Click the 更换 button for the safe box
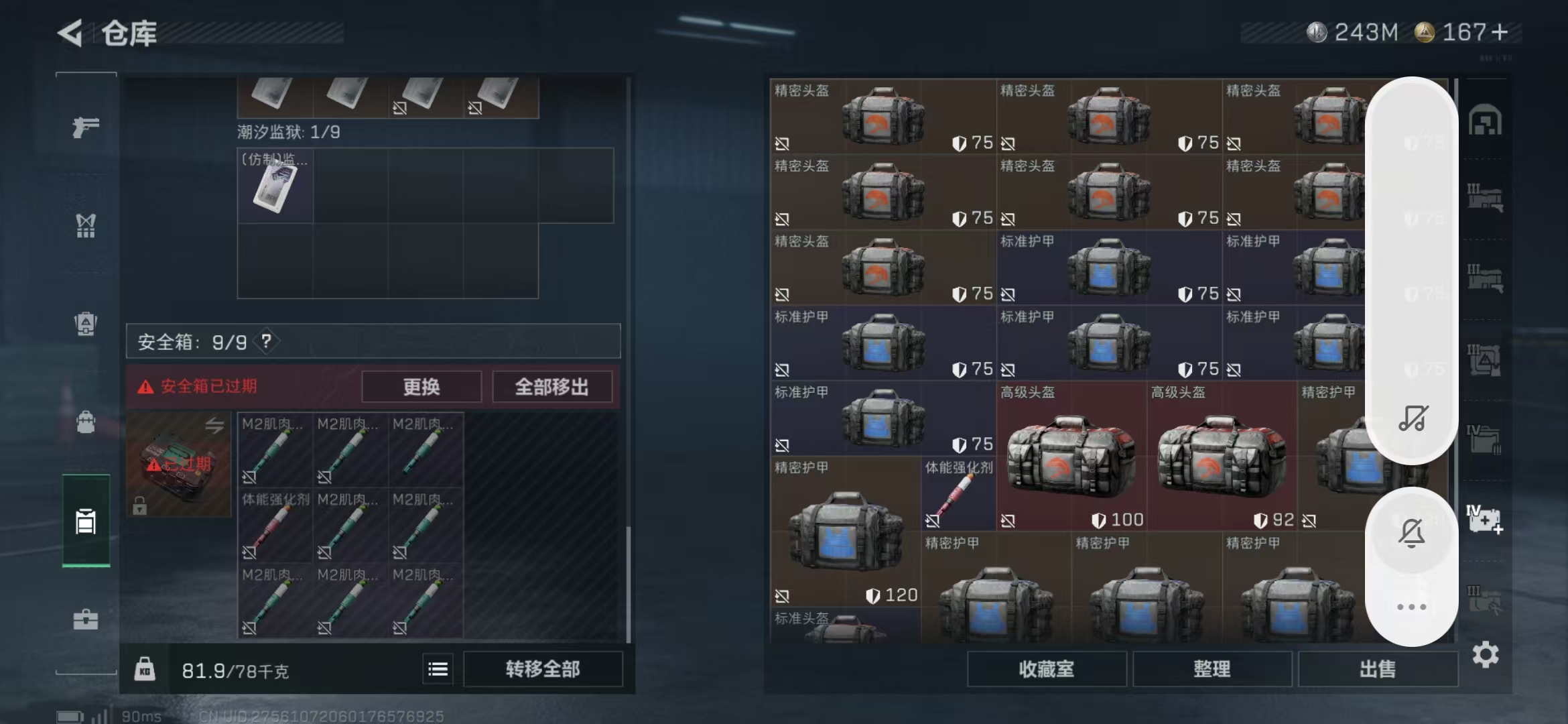 [421, 387]
